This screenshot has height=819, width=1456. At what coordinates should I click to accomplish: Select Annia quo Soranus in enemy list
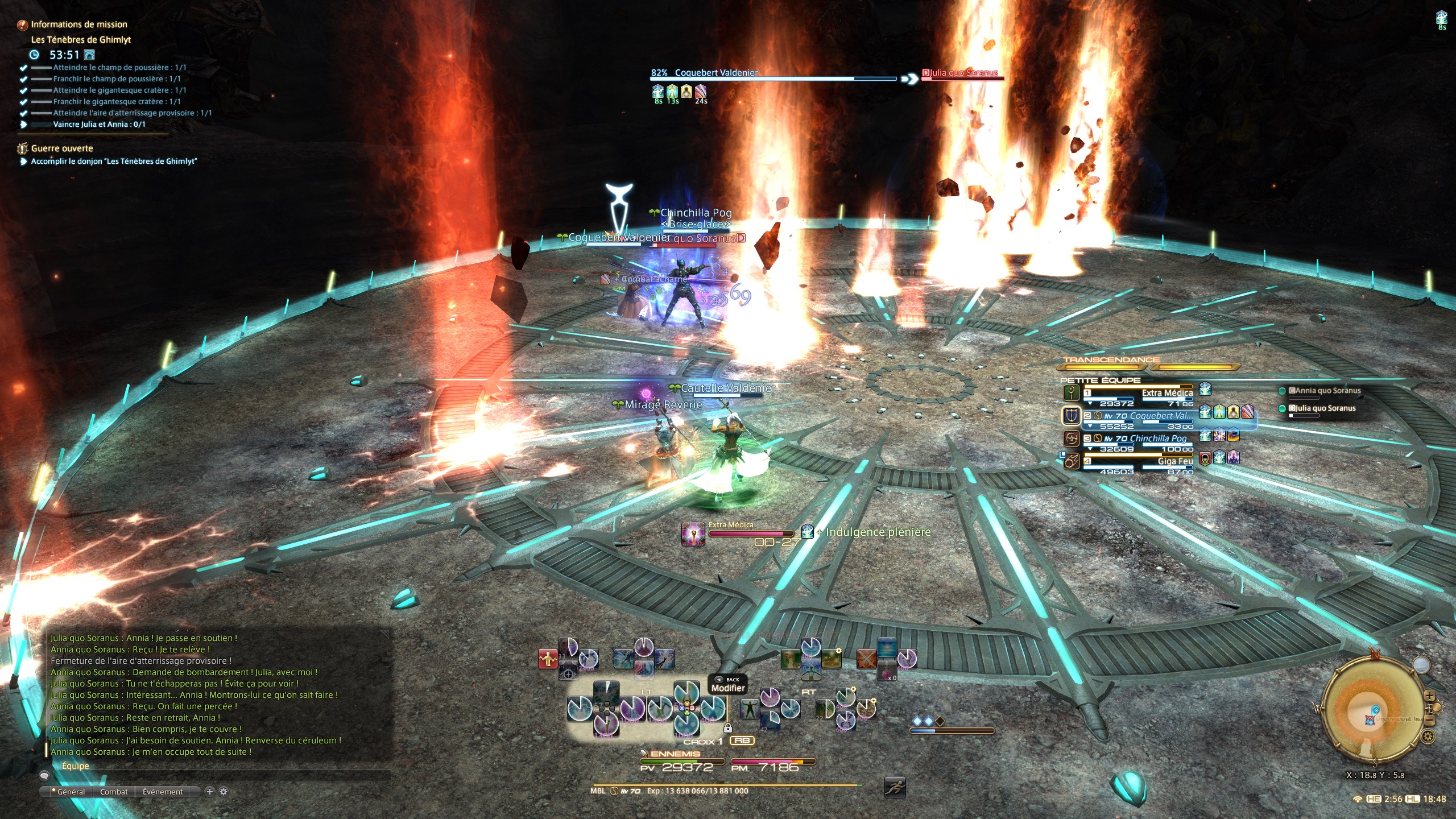pyautogui.click(x=1324, y=391)
